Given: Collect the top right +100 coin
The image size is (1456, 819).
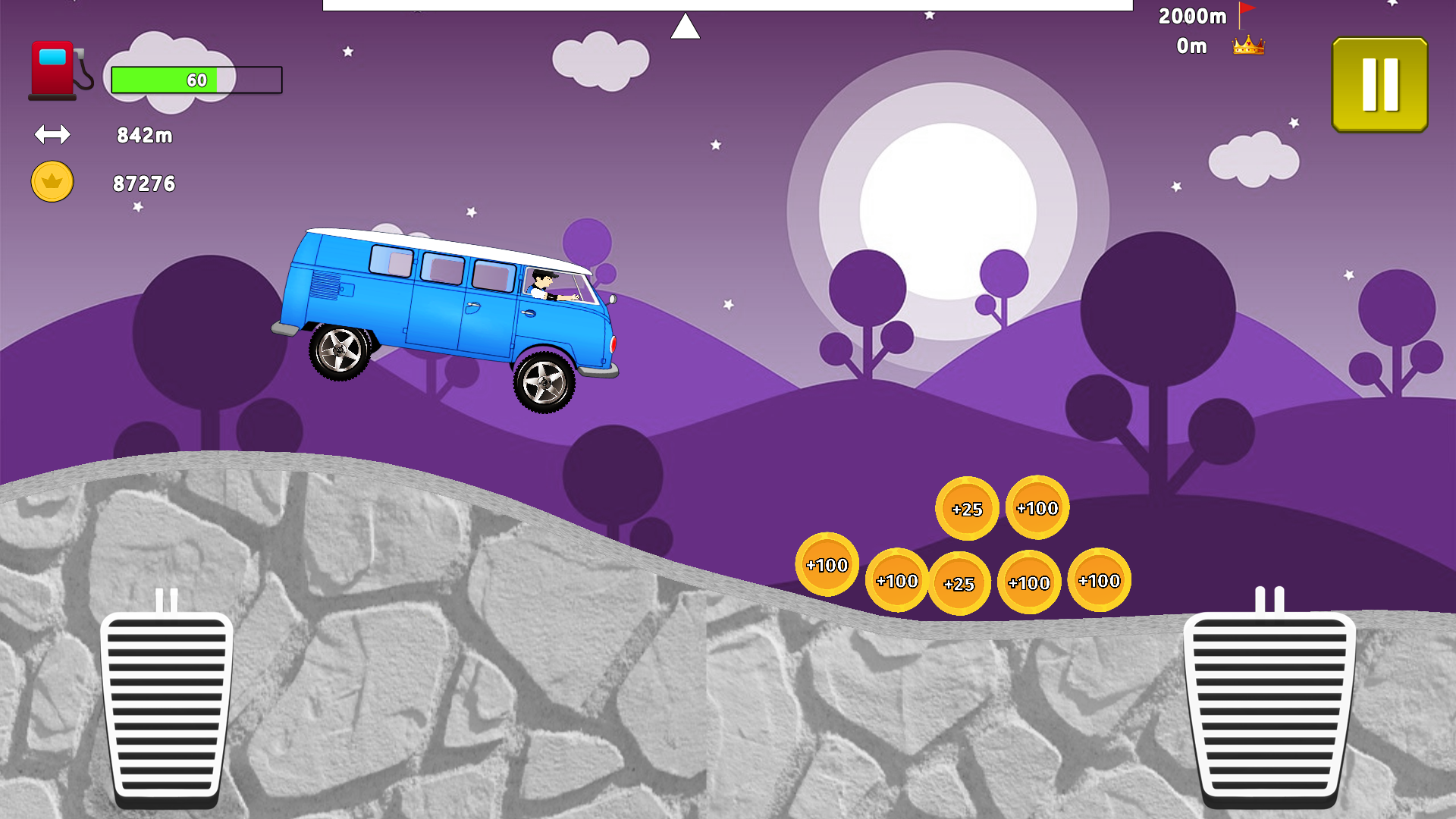Looking at the screenshot, I should click(1037, 507).
